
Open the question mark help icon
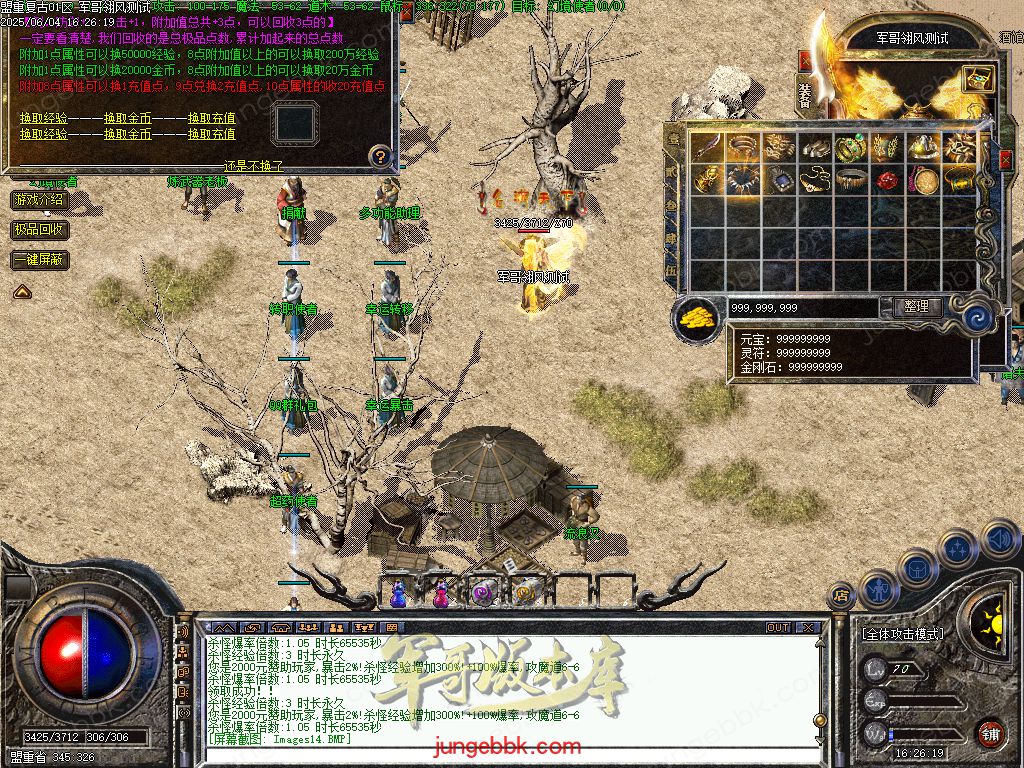tap(379, 156)
